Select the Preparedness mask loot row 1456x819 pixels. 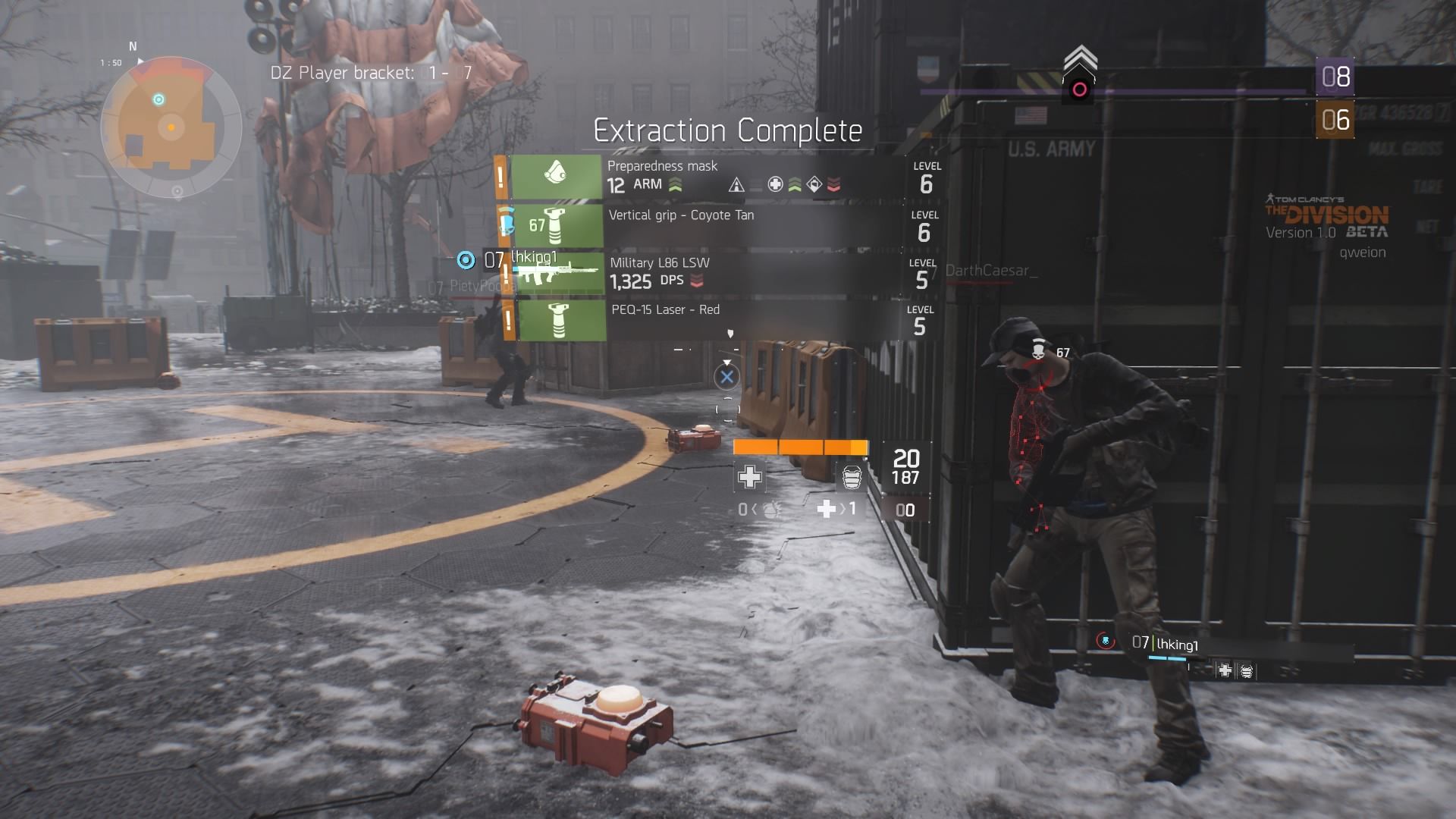click(x=705, y=177)
